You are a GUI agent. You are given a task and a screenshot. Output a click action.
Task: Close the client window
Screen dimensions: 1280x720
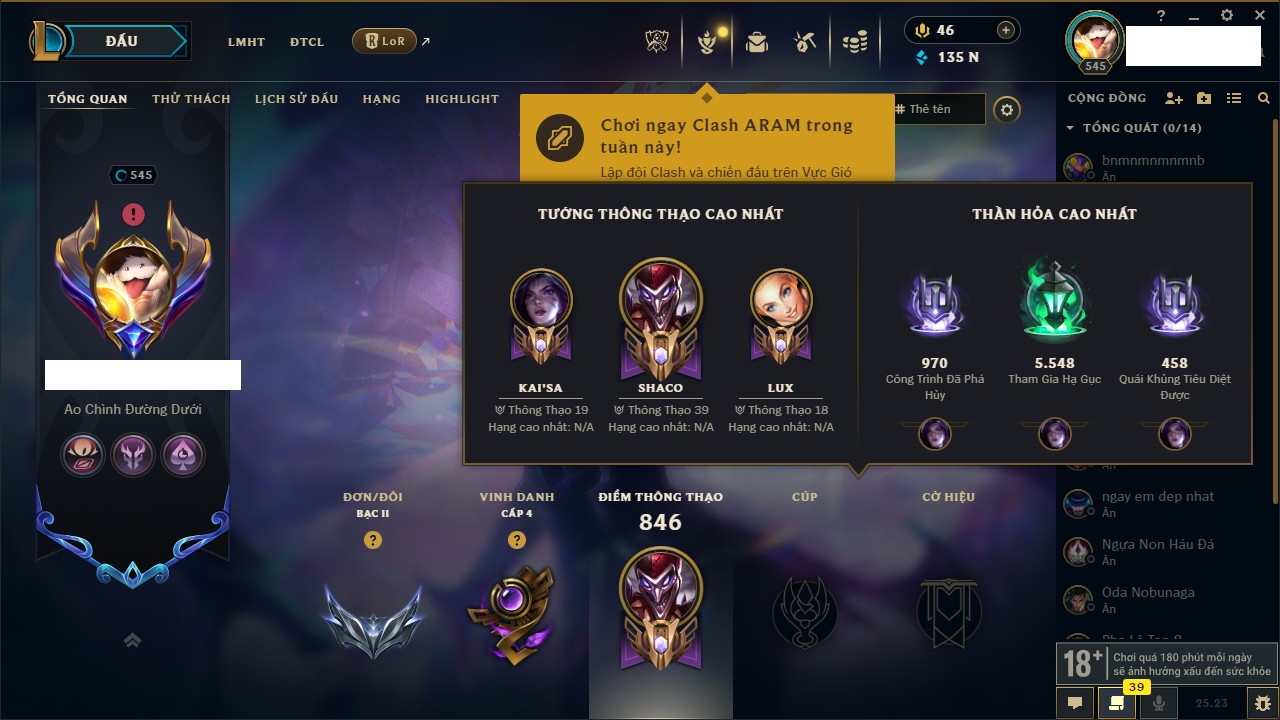click(1257, 15)
